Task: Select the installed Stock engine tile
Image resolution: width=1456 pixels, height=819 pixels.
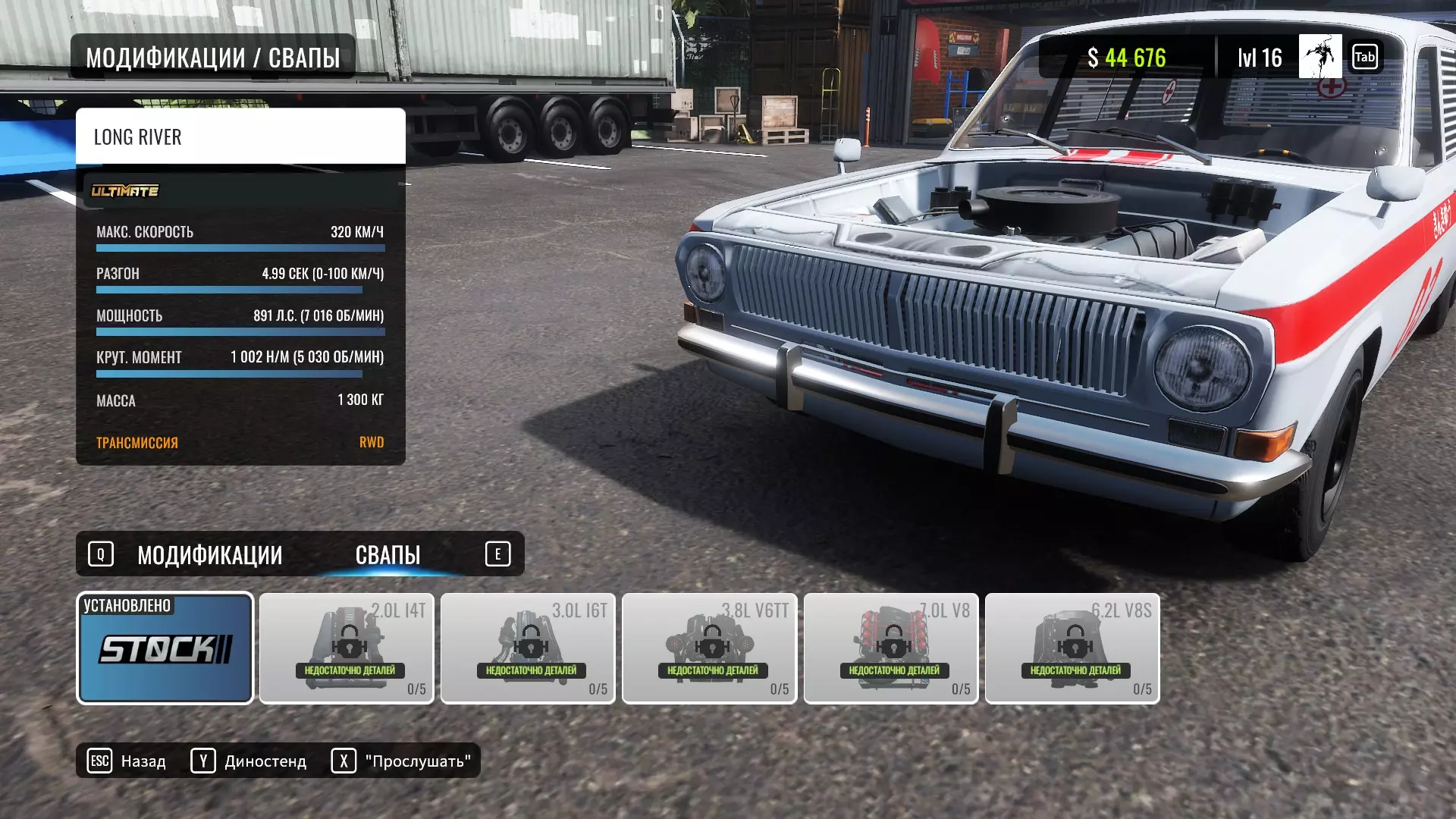Action: tap(165, 648)
